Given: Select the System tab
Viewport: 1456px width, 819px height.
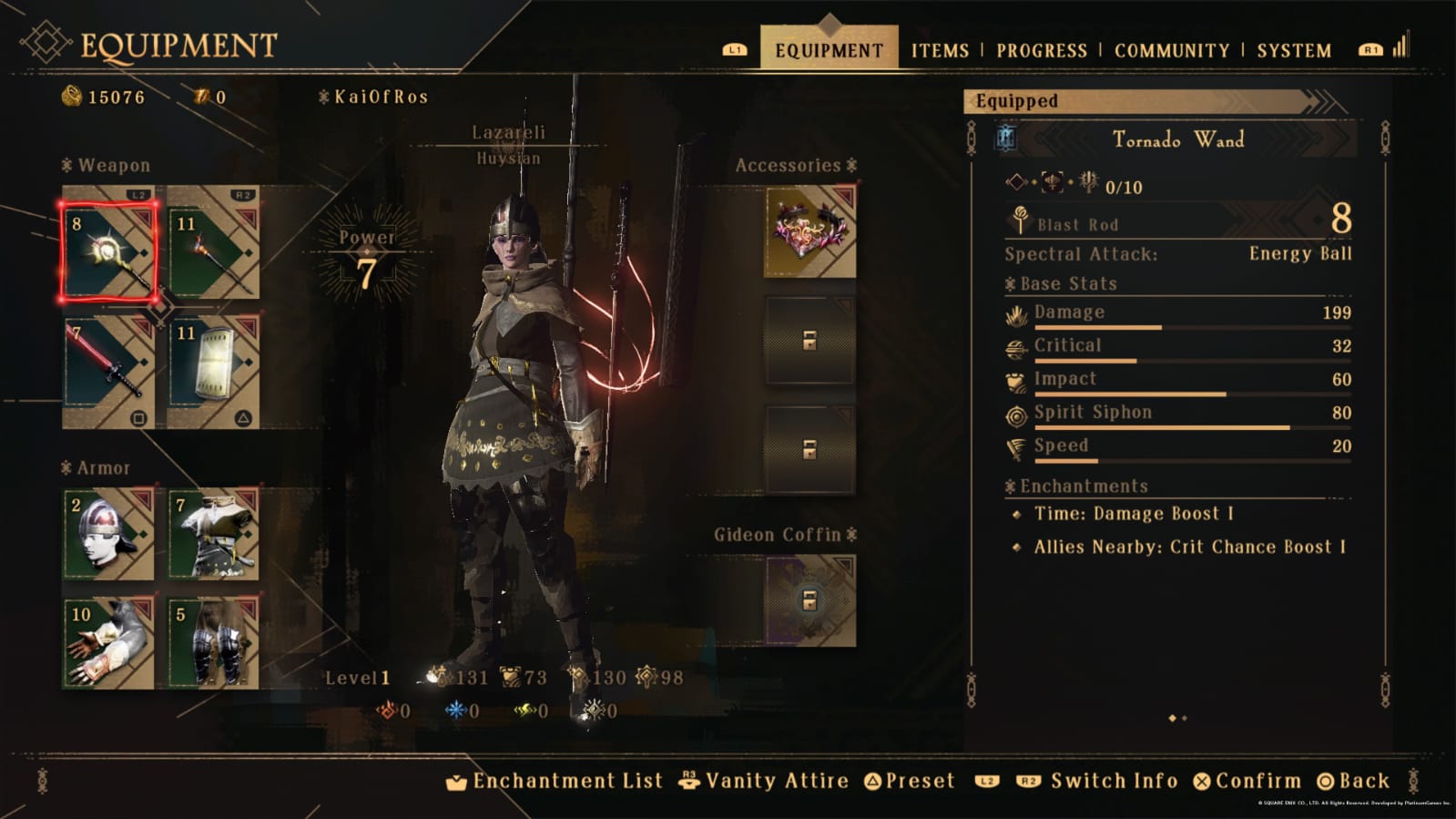Looking at the screenshot, I should pyautogui.click(x=1293, y=50).
